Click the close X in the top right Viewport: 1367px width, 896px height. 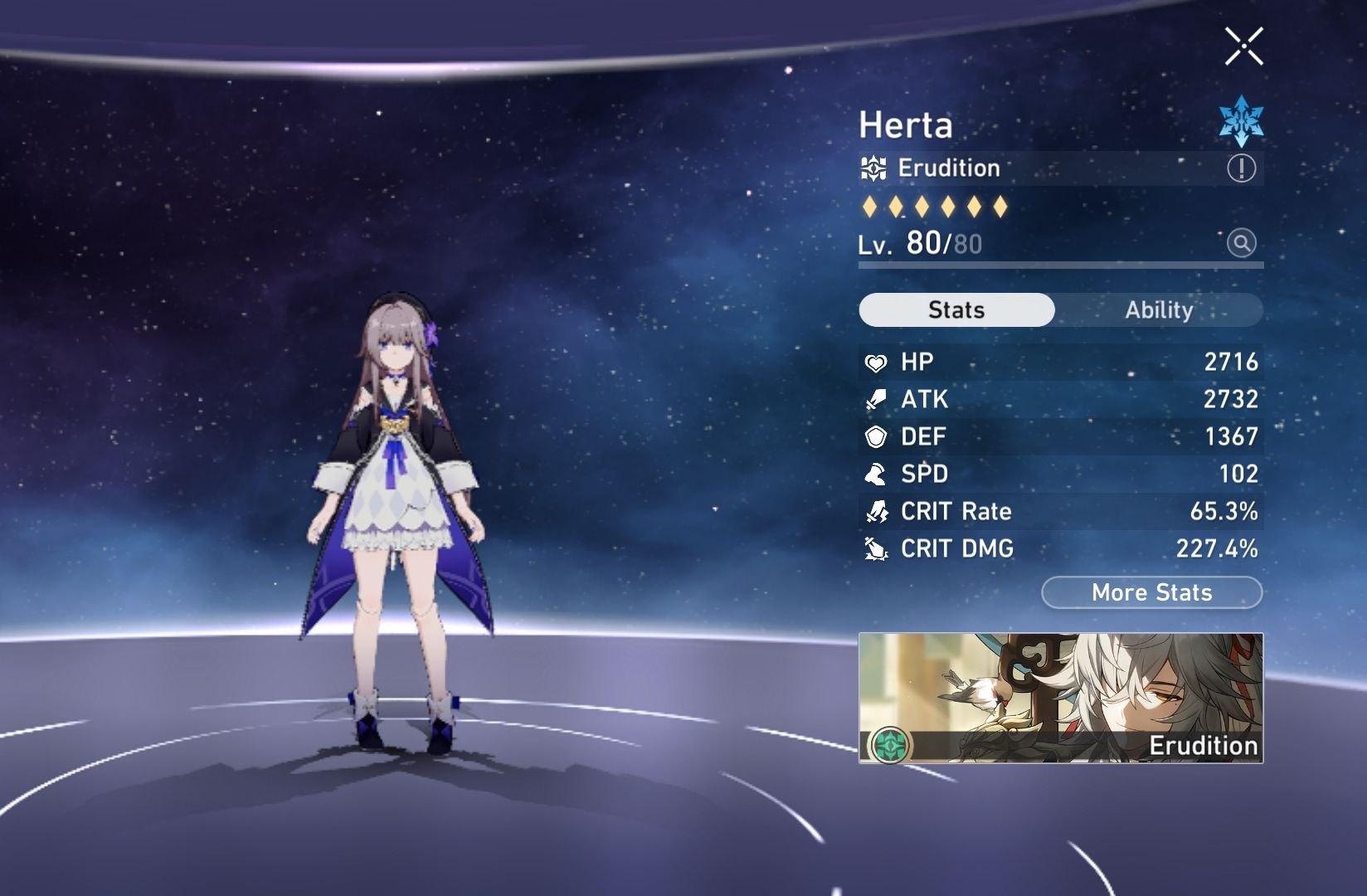1243,46
